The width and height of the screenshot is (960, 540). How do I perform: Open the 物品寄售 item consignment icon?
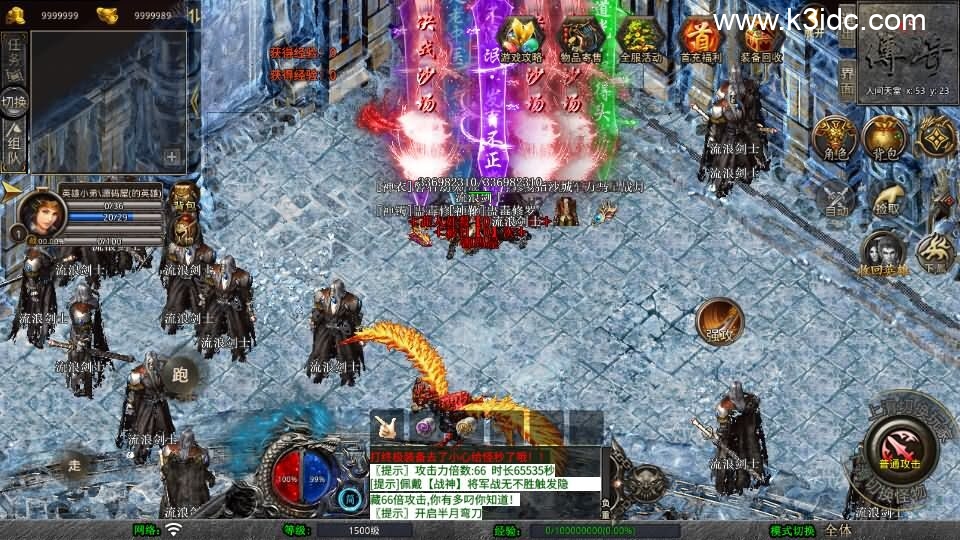pyautogui.click(x=582, y=38)
